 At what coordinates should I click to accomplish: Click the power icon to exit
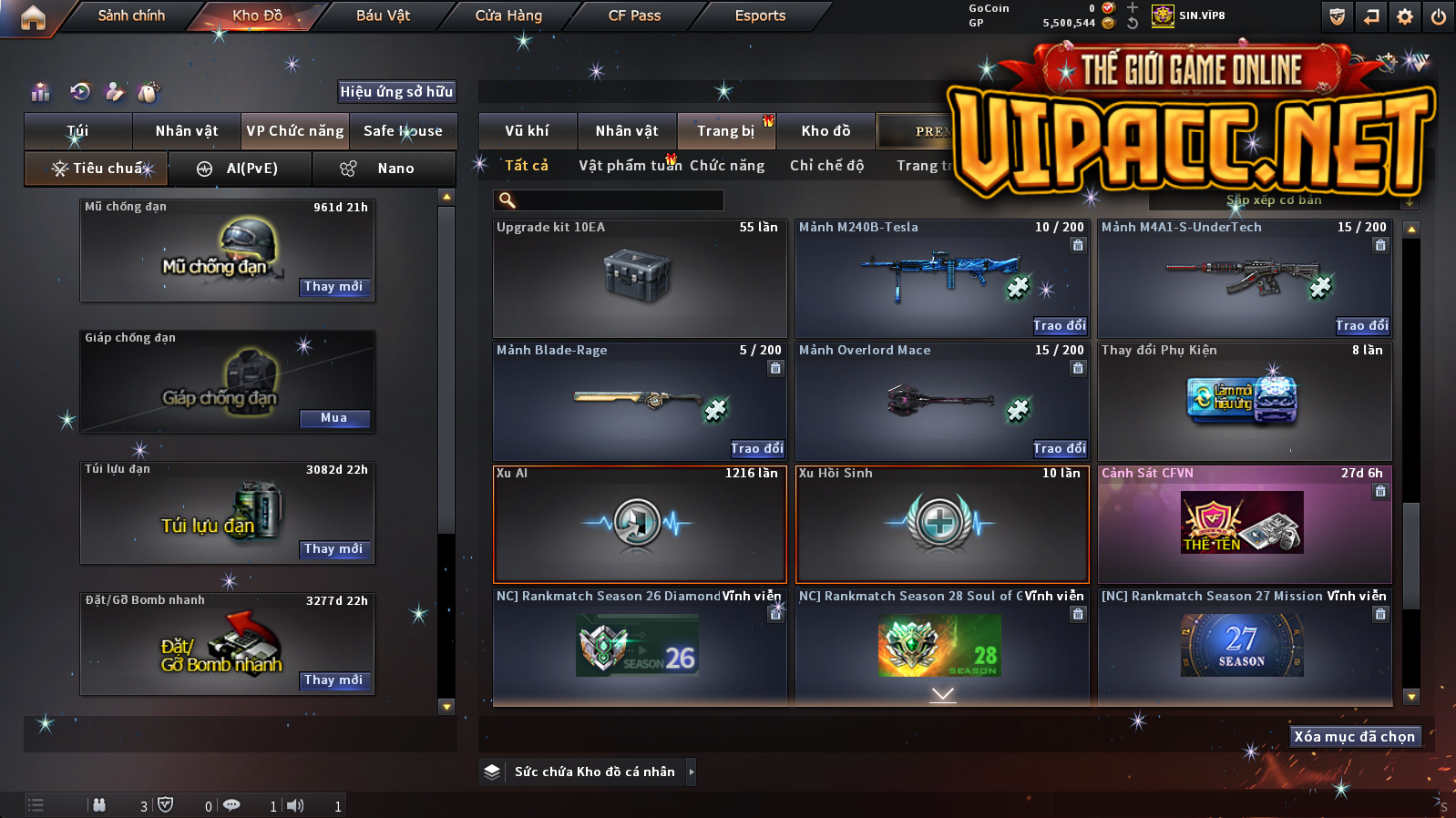(x=1439, y=16)
